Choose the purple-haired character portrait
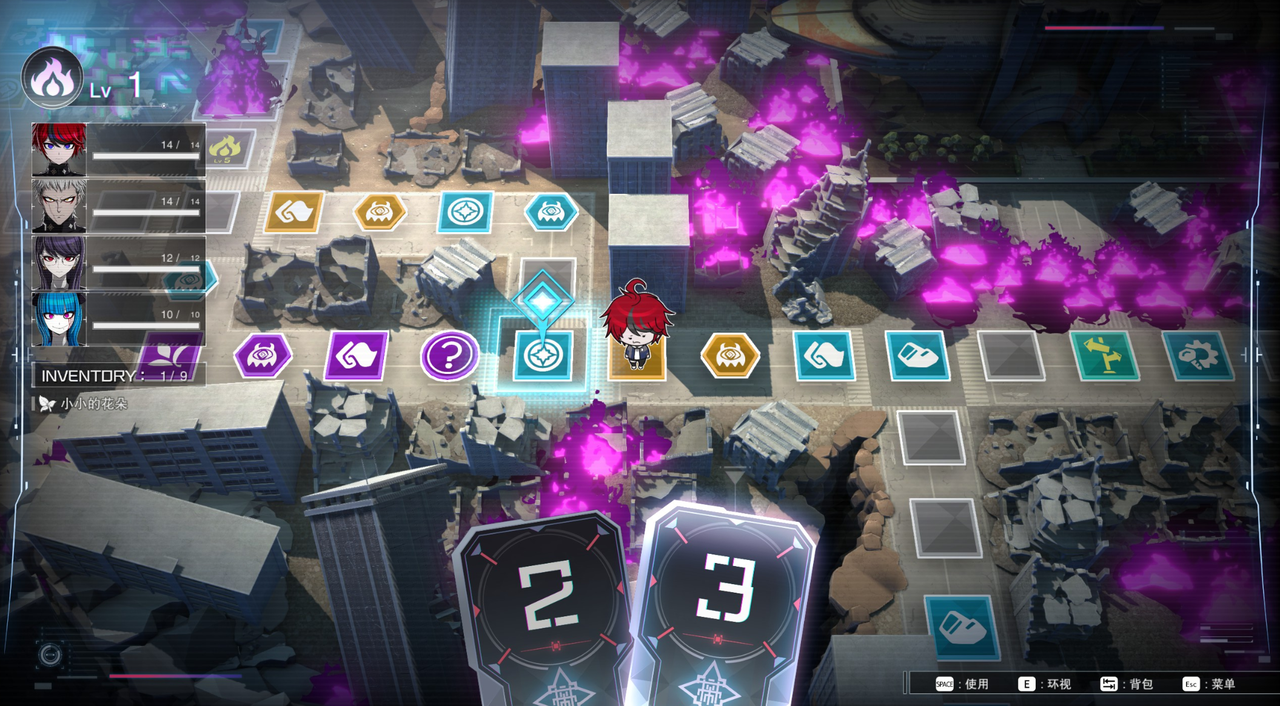This screenshot has height=706, width=1280. pyautogui.click(x=59, y=263)
